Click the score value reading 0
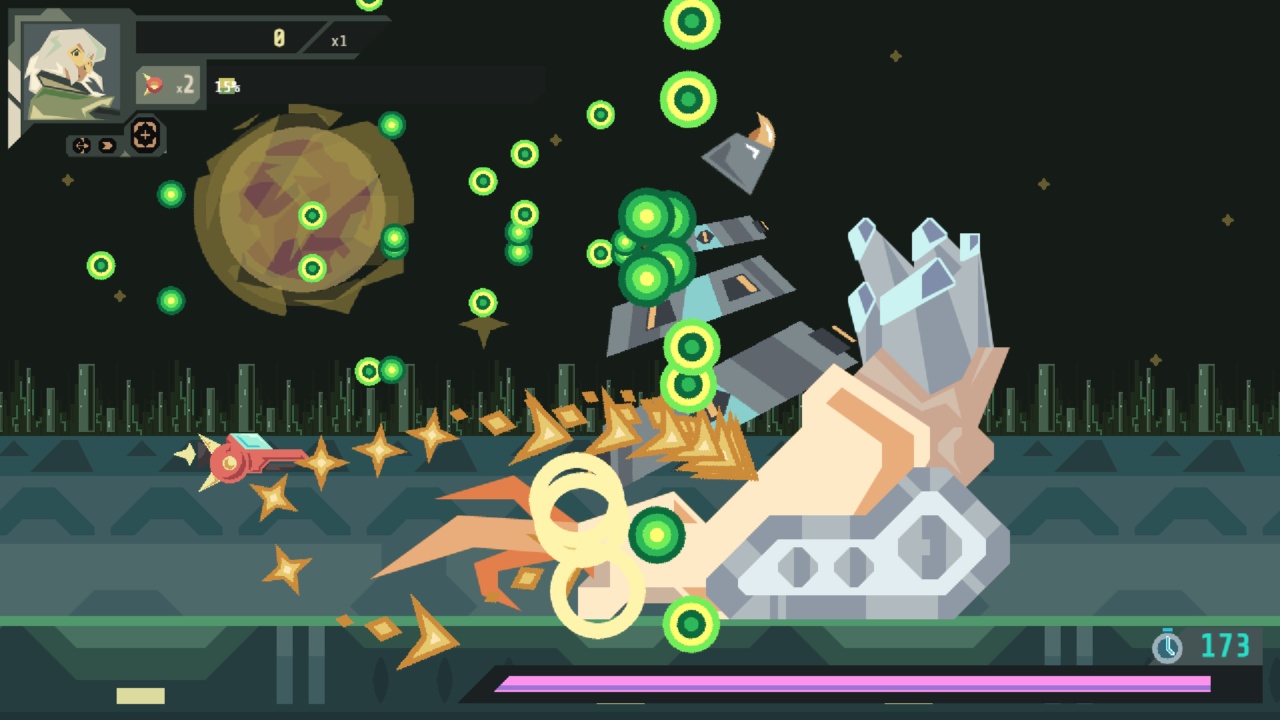This screenshot has width=1280, height=720. pyautogui.click(x=278, y=38)
